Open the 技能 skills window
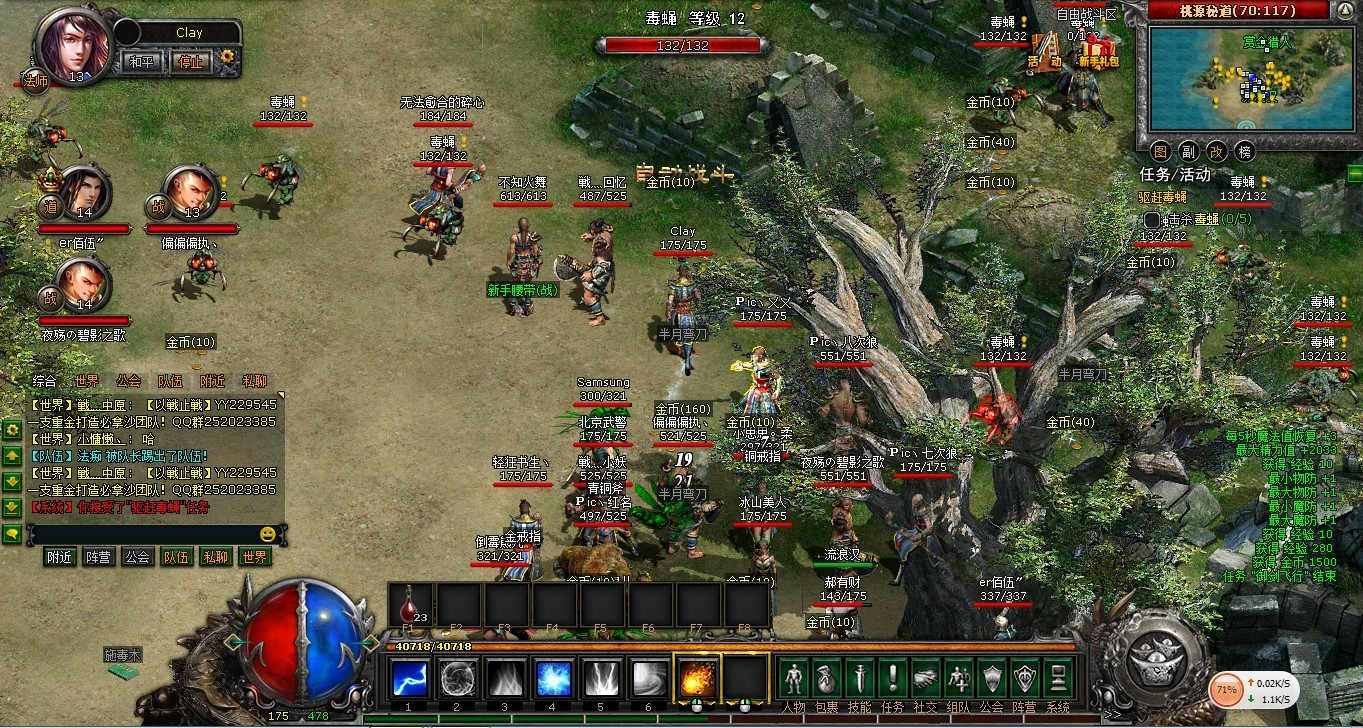1363x728 pixels. click(x=859, y=679)
